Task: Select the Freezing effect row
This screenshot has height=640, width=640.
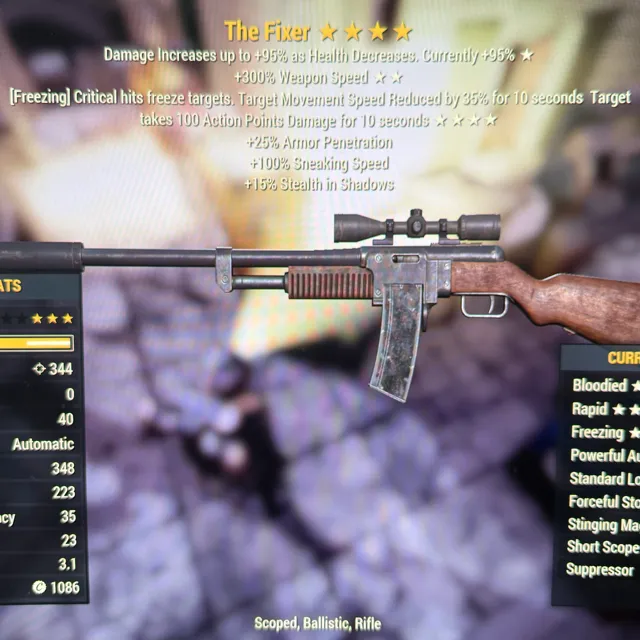Action: (600, 432)
